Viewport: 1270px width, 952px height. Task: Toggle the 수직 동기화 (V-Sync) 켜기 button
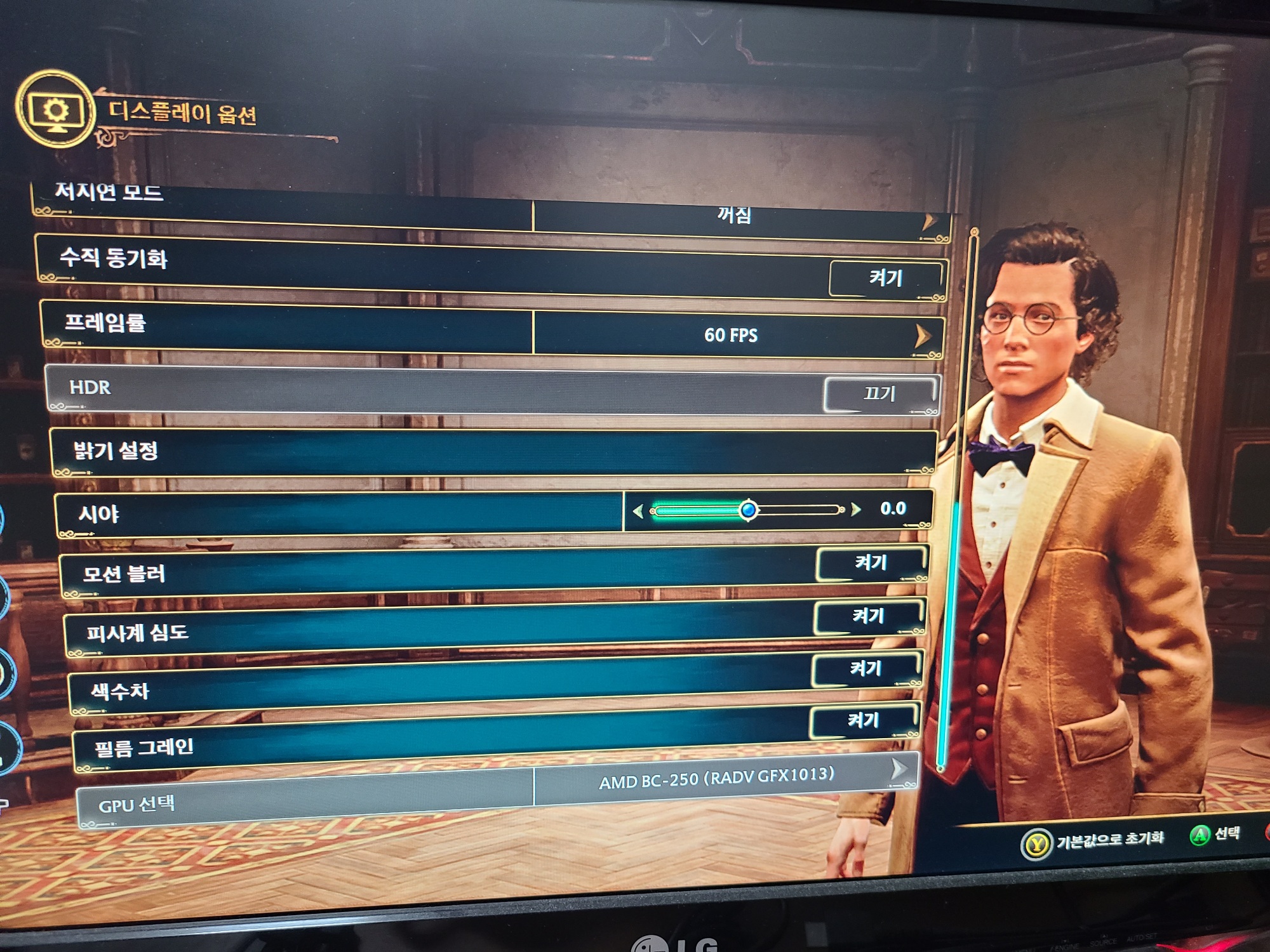tap(886, 279)
